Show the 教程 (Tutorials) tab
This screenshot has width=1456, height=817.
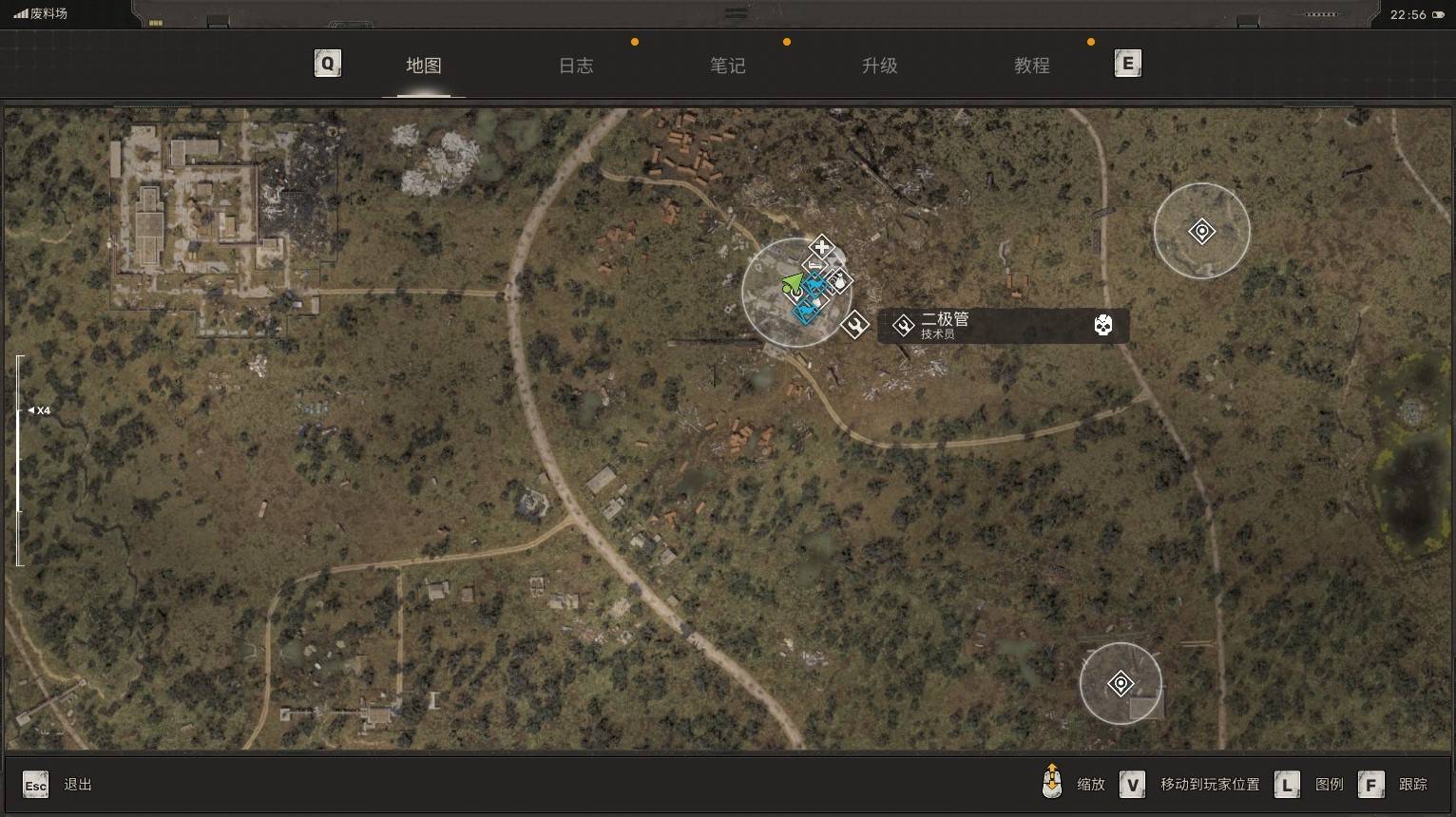tap(1032, 66)
